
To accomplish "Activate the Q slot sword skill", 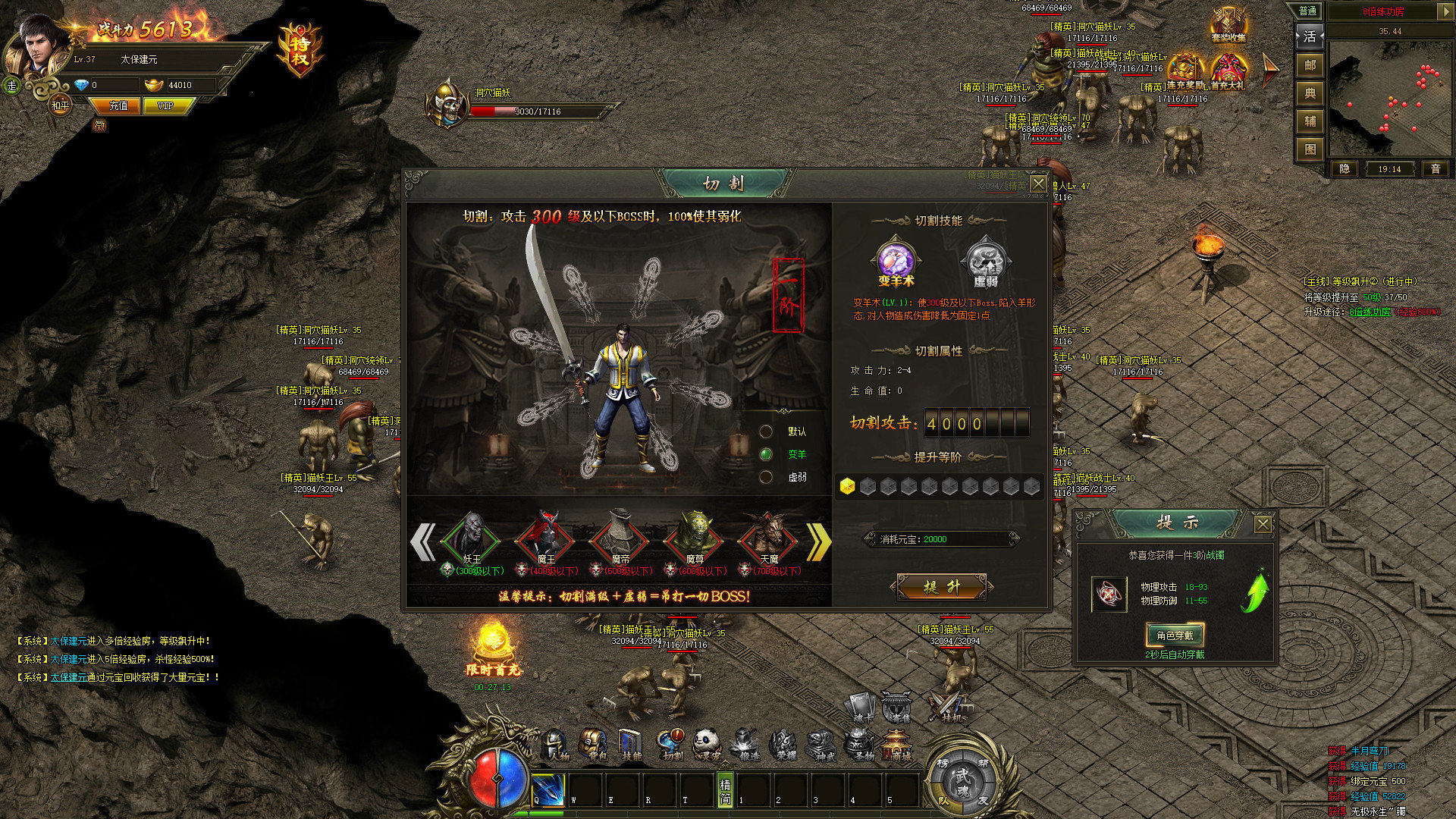I will 548,789.
